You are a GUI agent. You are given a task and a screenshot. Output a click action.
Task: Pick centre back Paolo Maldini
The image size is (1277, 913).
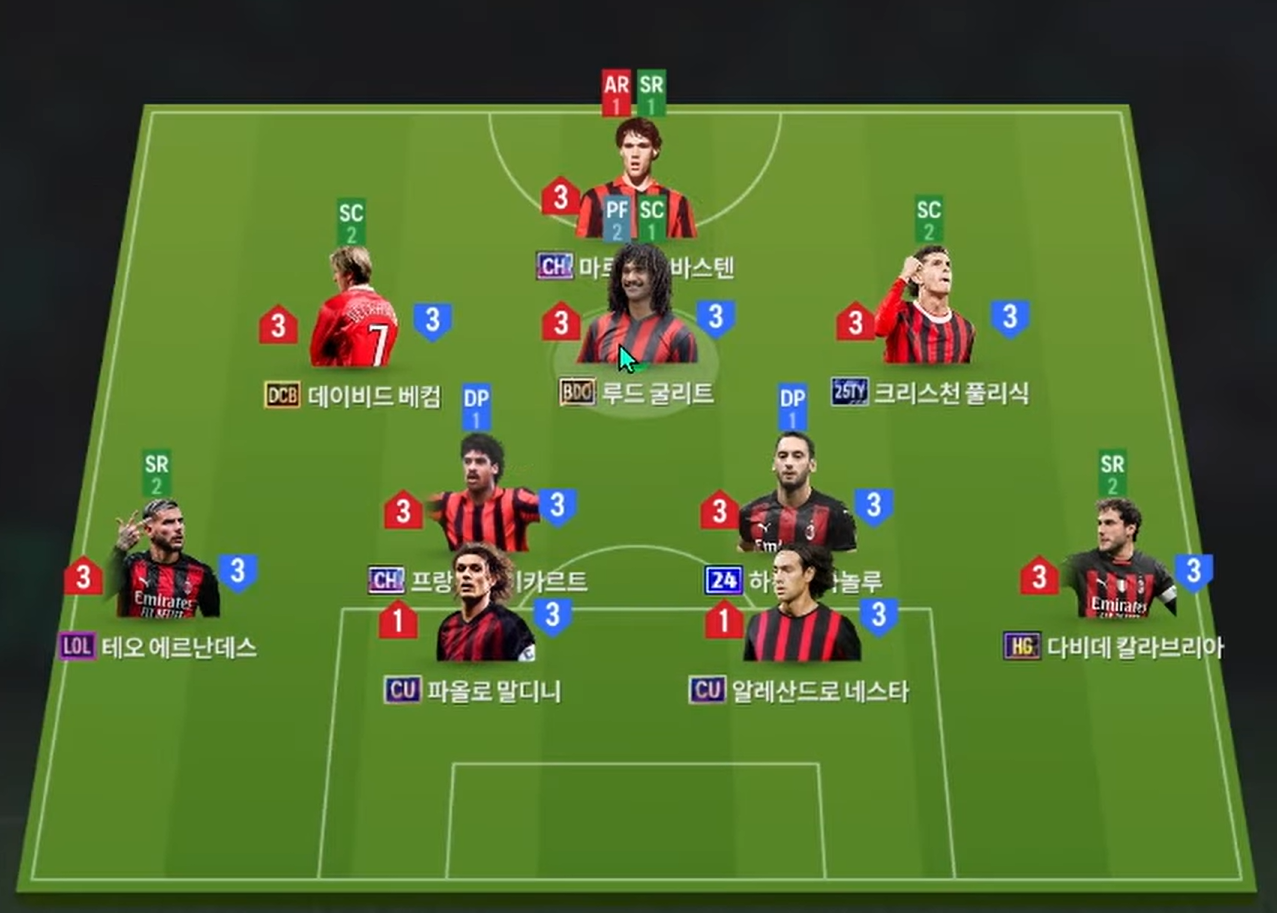[485, 607]
